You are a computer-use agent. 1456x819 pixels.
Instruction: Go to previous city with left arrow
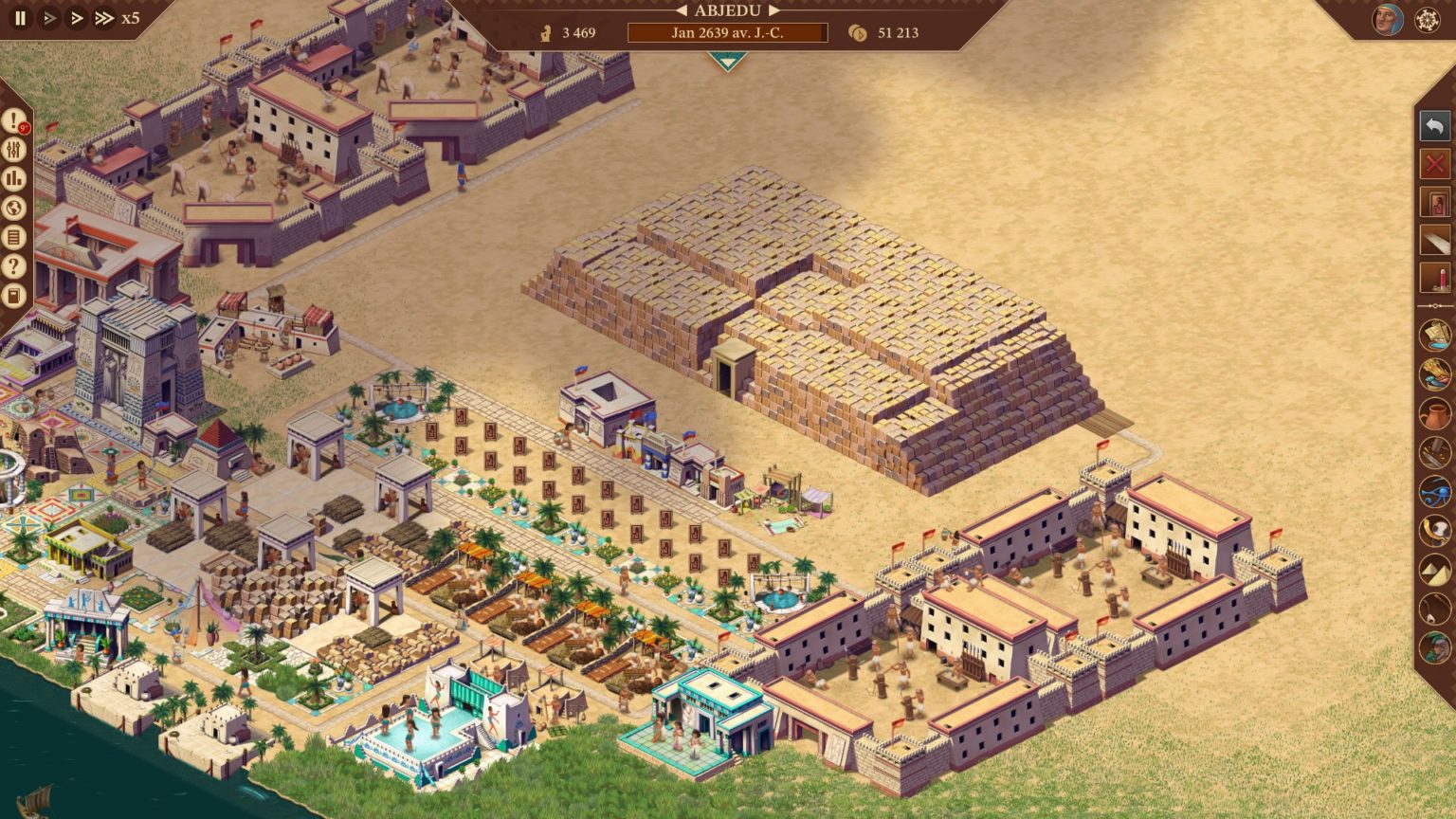(x=681, y=10)
